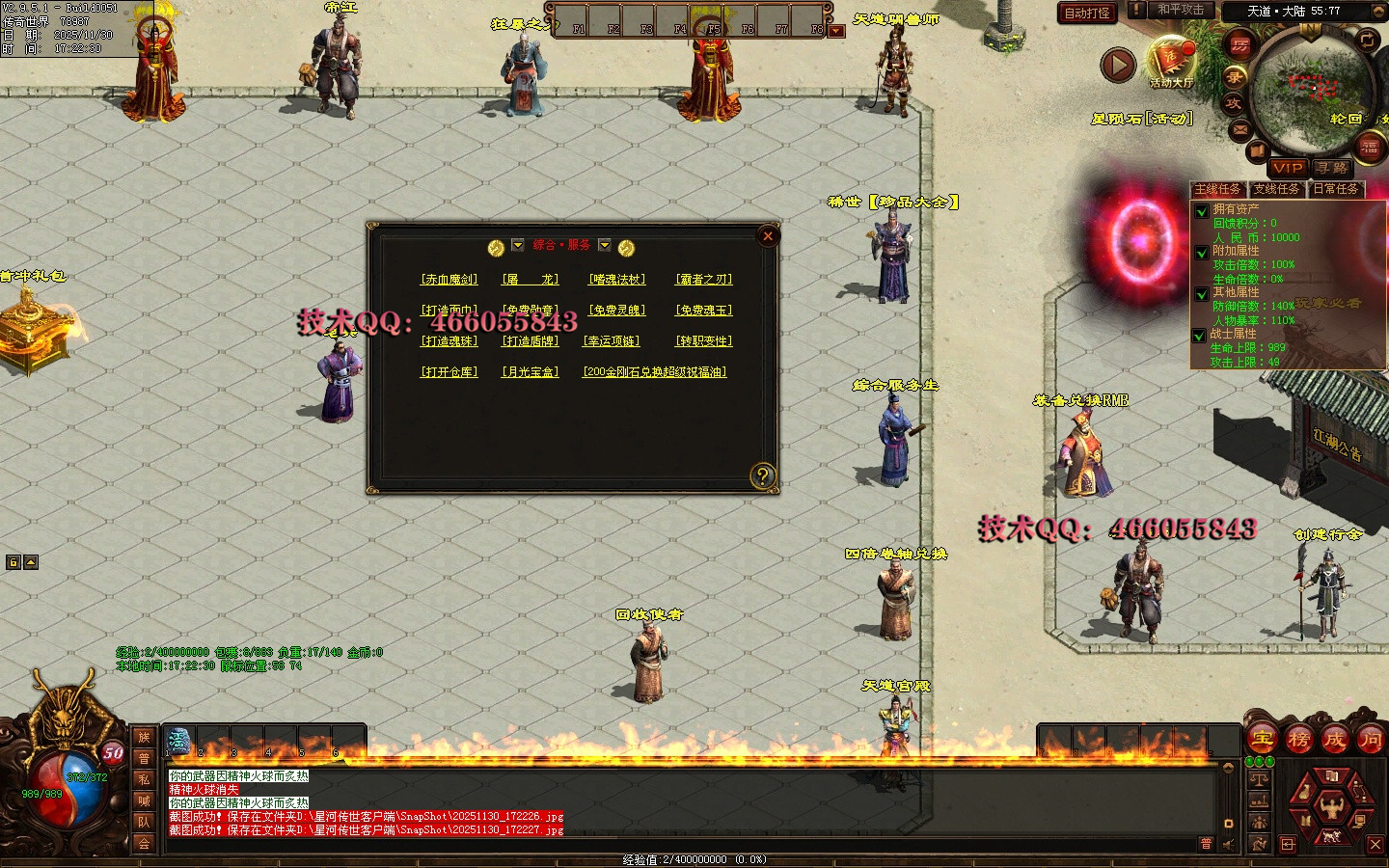Switch to the 日常任务 tab
Screen dimensions: 1389x868
coord(1336,190)
